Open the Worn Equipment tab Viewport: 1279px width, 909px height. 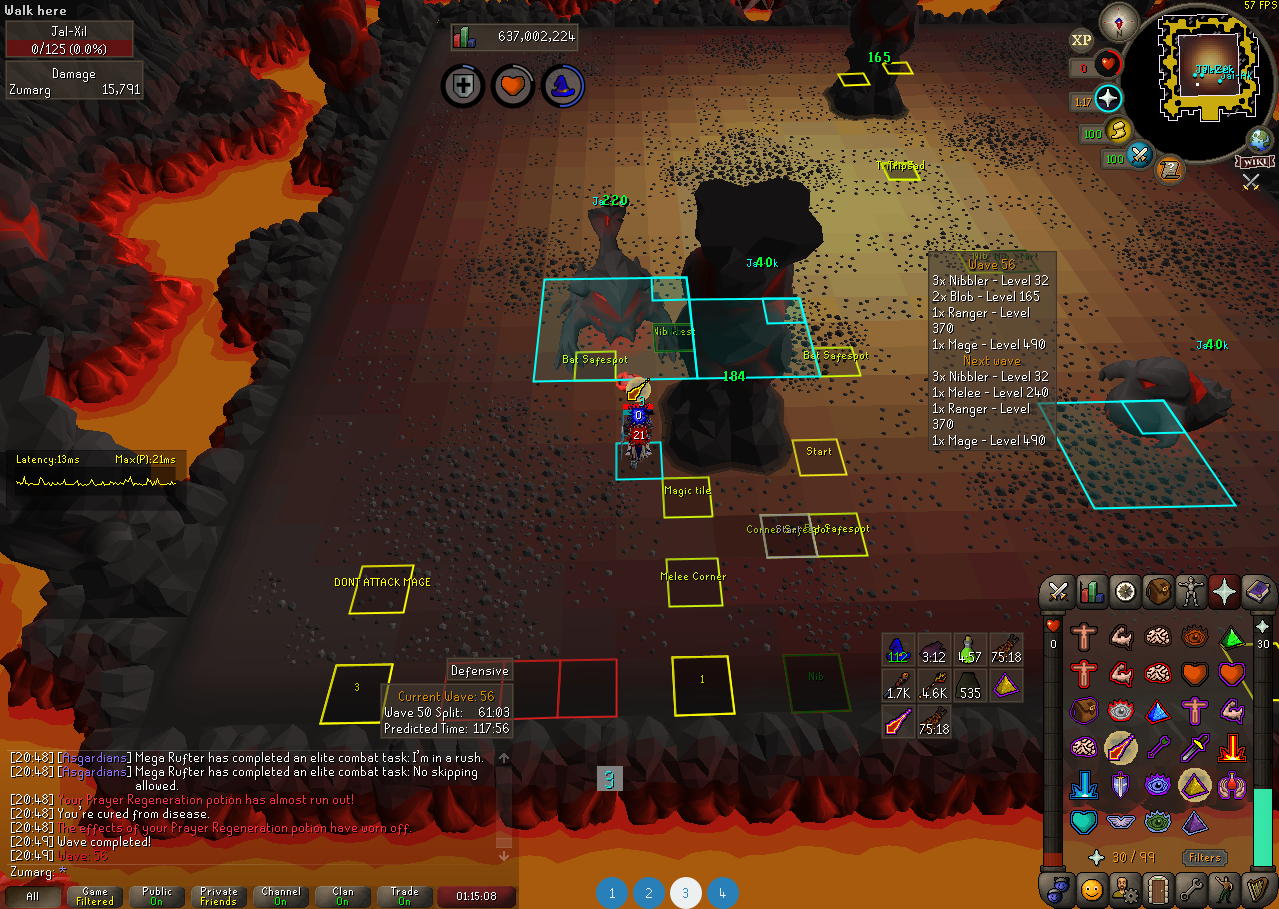1191,592
